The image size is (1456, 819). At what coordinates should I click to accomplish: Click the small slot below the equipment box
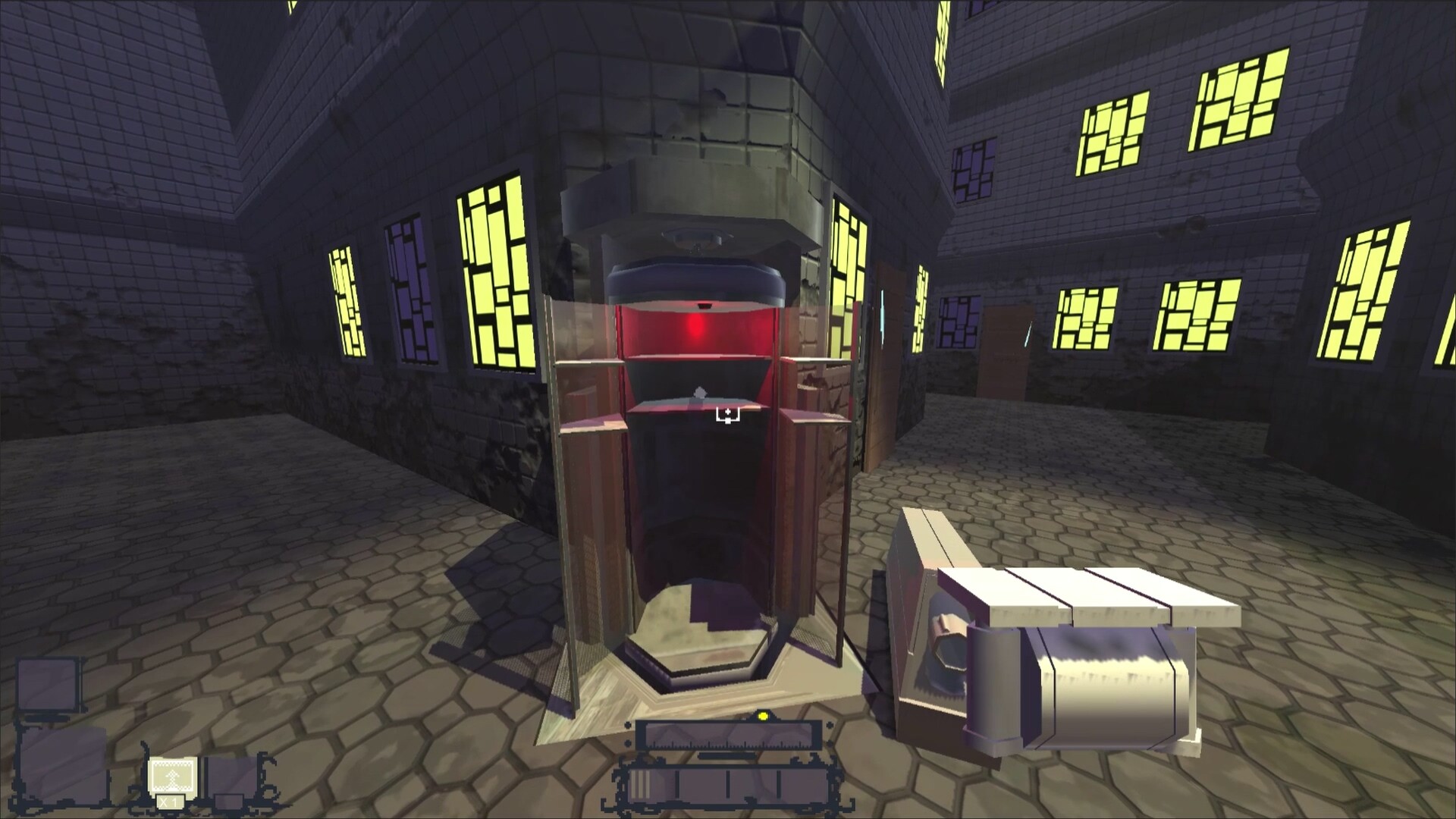(229, 804)
